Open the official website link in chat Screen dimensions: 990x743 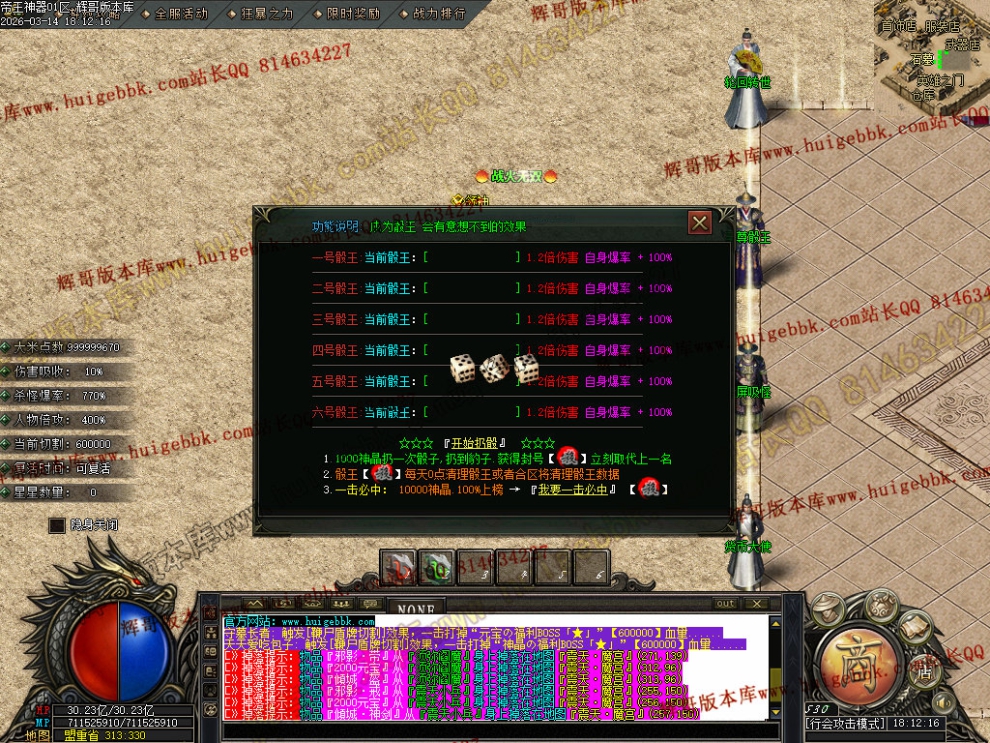click(x=298, y=622)
